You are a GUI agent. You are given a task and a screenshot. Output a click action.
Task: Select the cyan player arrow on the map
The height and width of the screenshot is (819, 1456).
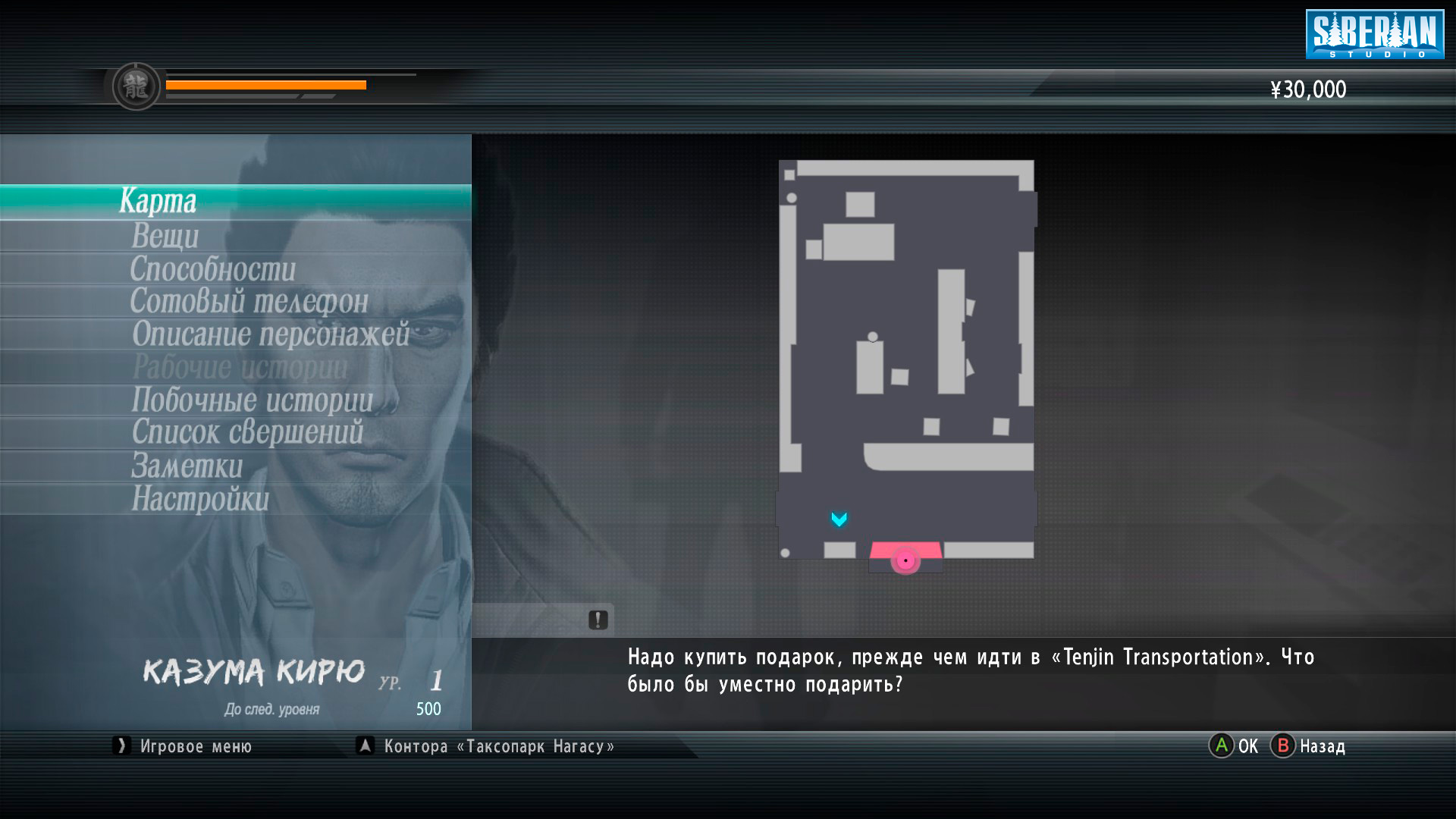(x=839, y=519)
